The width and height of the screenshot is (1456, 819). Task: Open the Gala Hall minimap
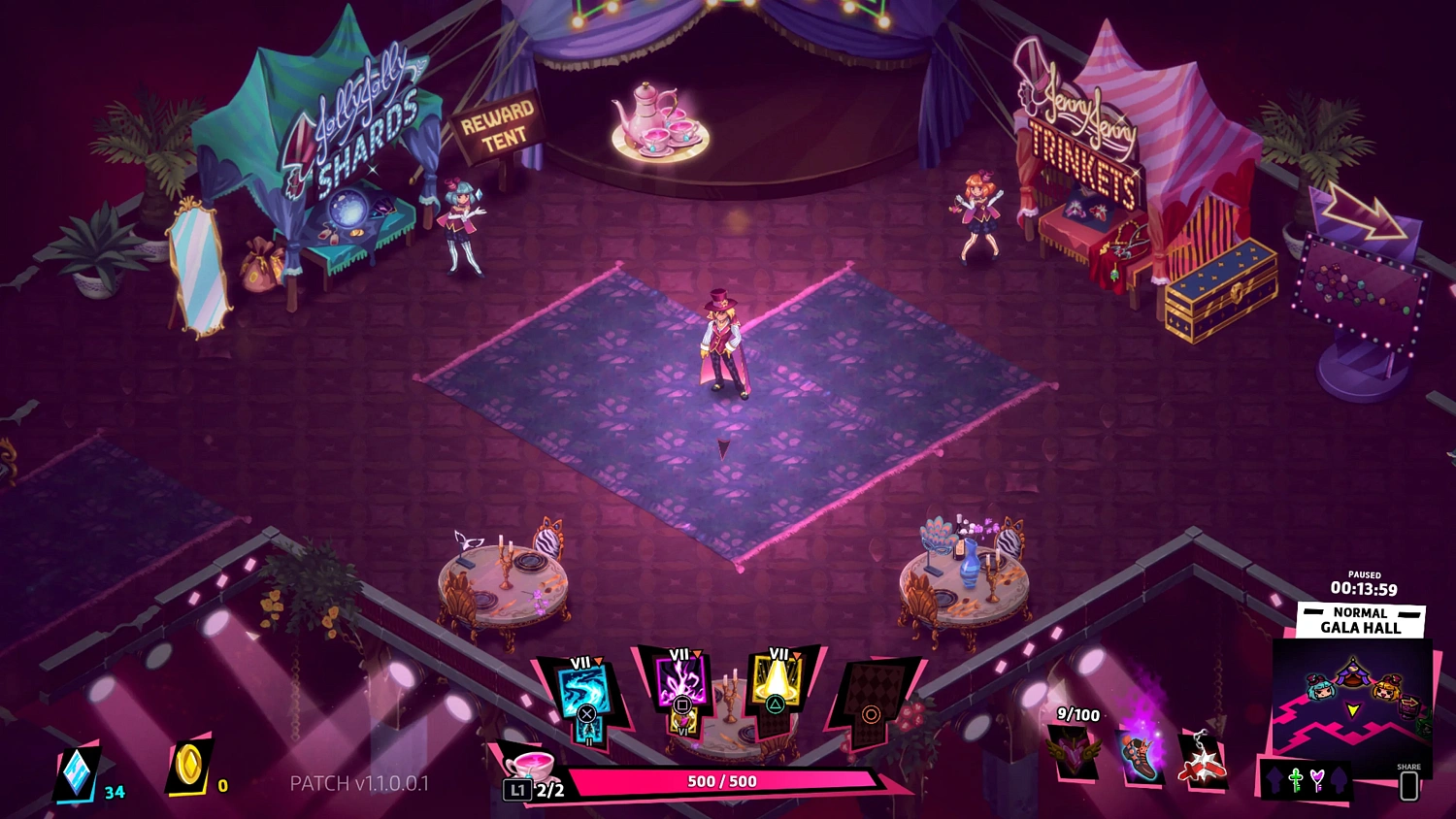click(1352, 699)
